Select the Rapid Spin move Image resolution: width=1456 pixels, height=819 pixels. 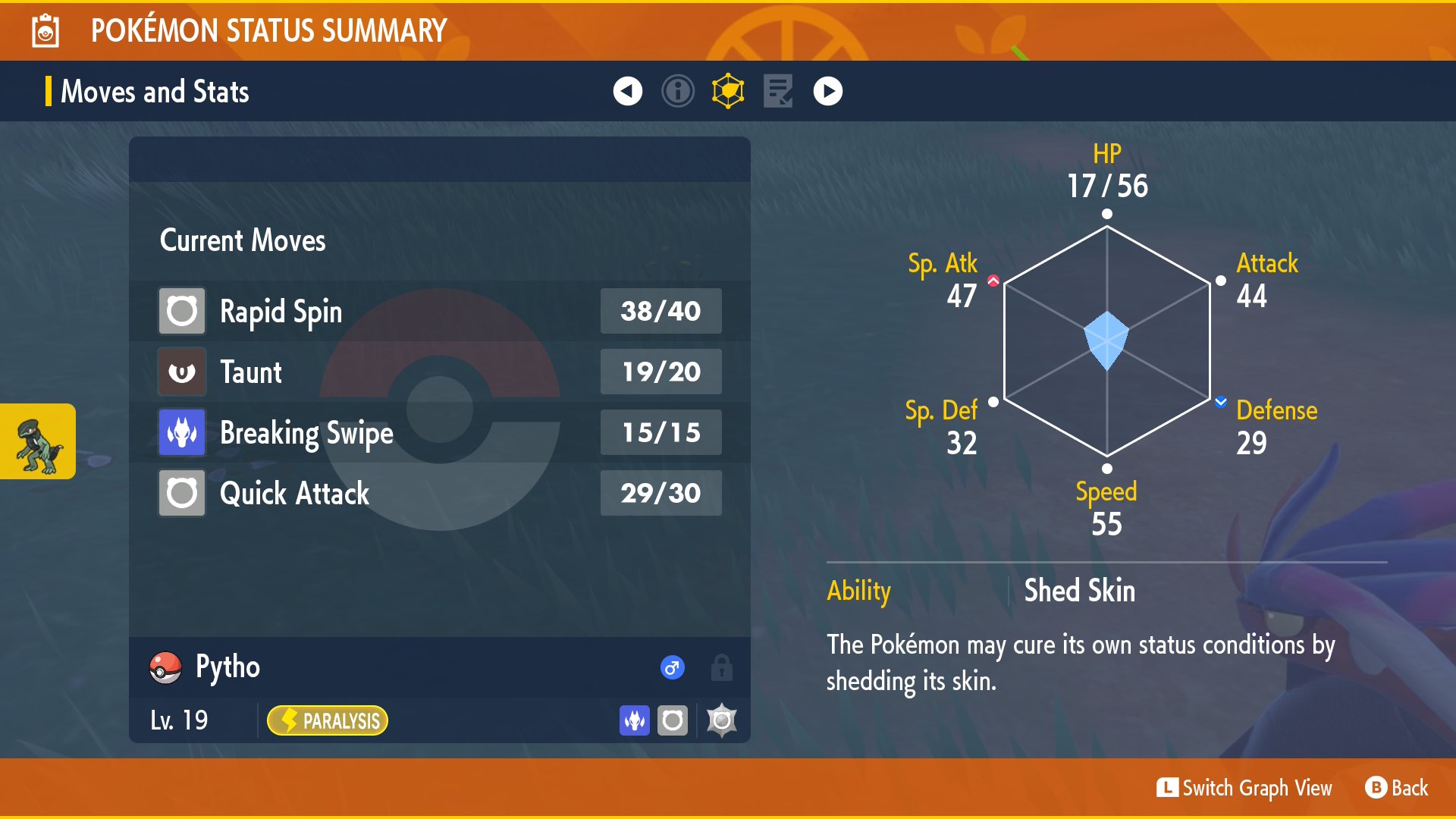(440, 311)
